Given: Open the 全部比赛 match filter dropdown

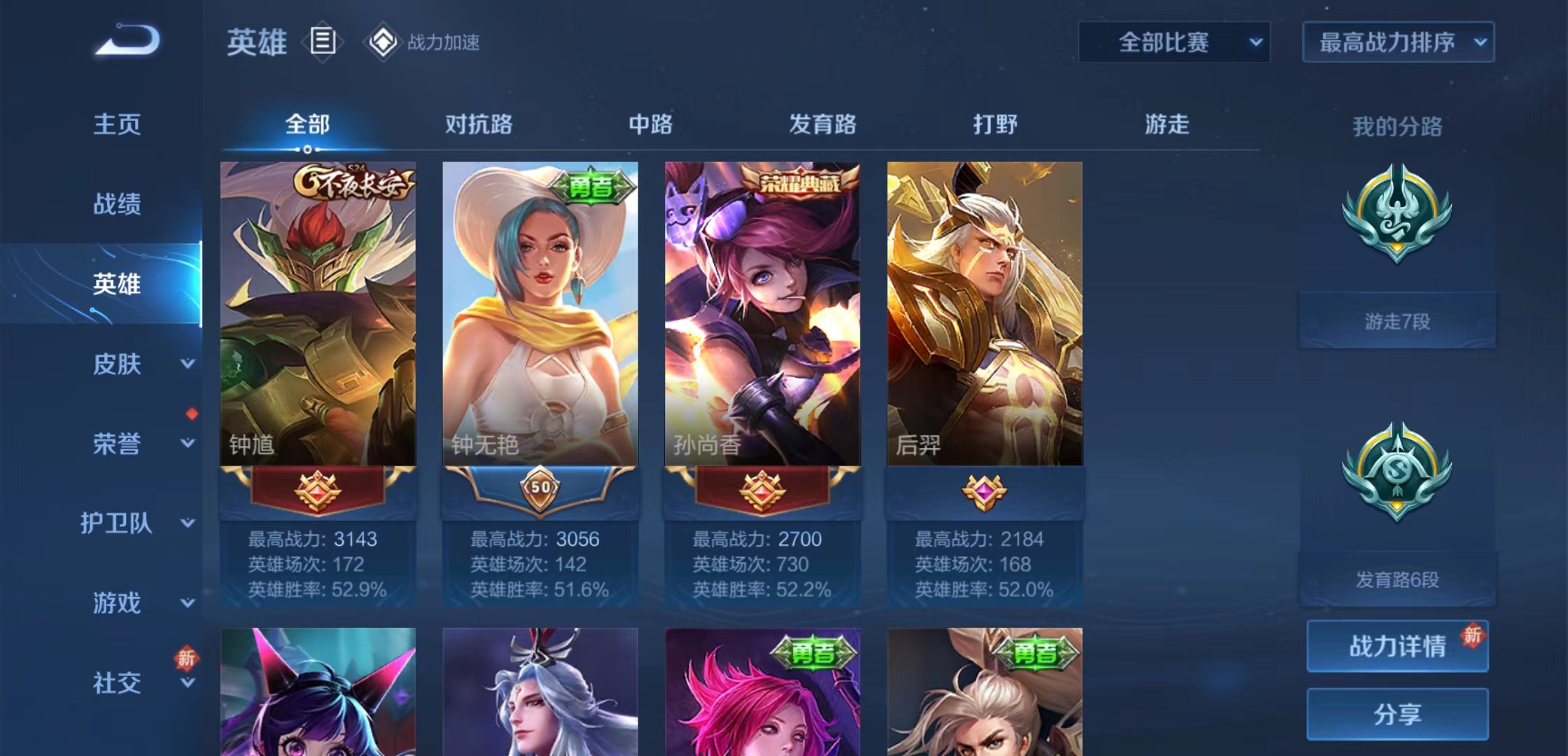Looking at the screenshot, I should point(1175,42).
